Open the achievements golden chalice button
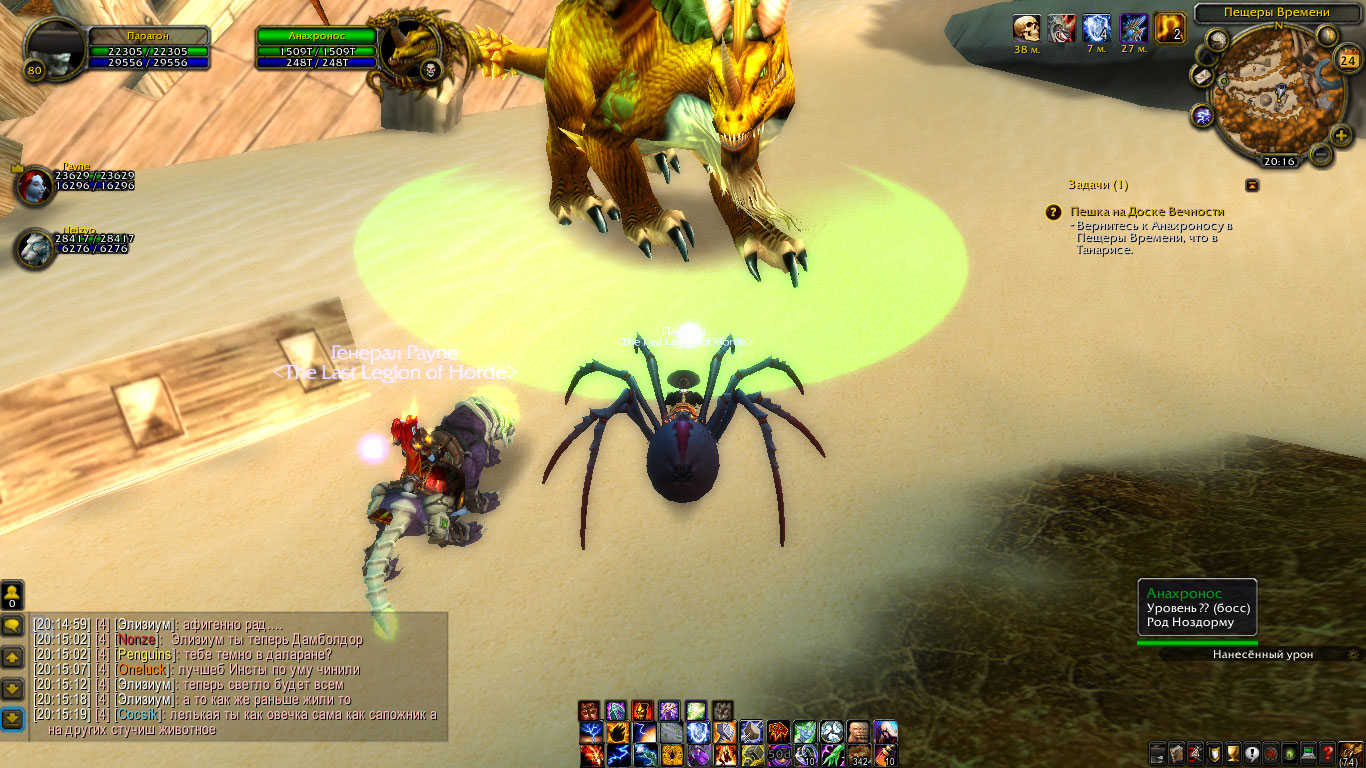The image size is (1366, 768). point(1232,753)
